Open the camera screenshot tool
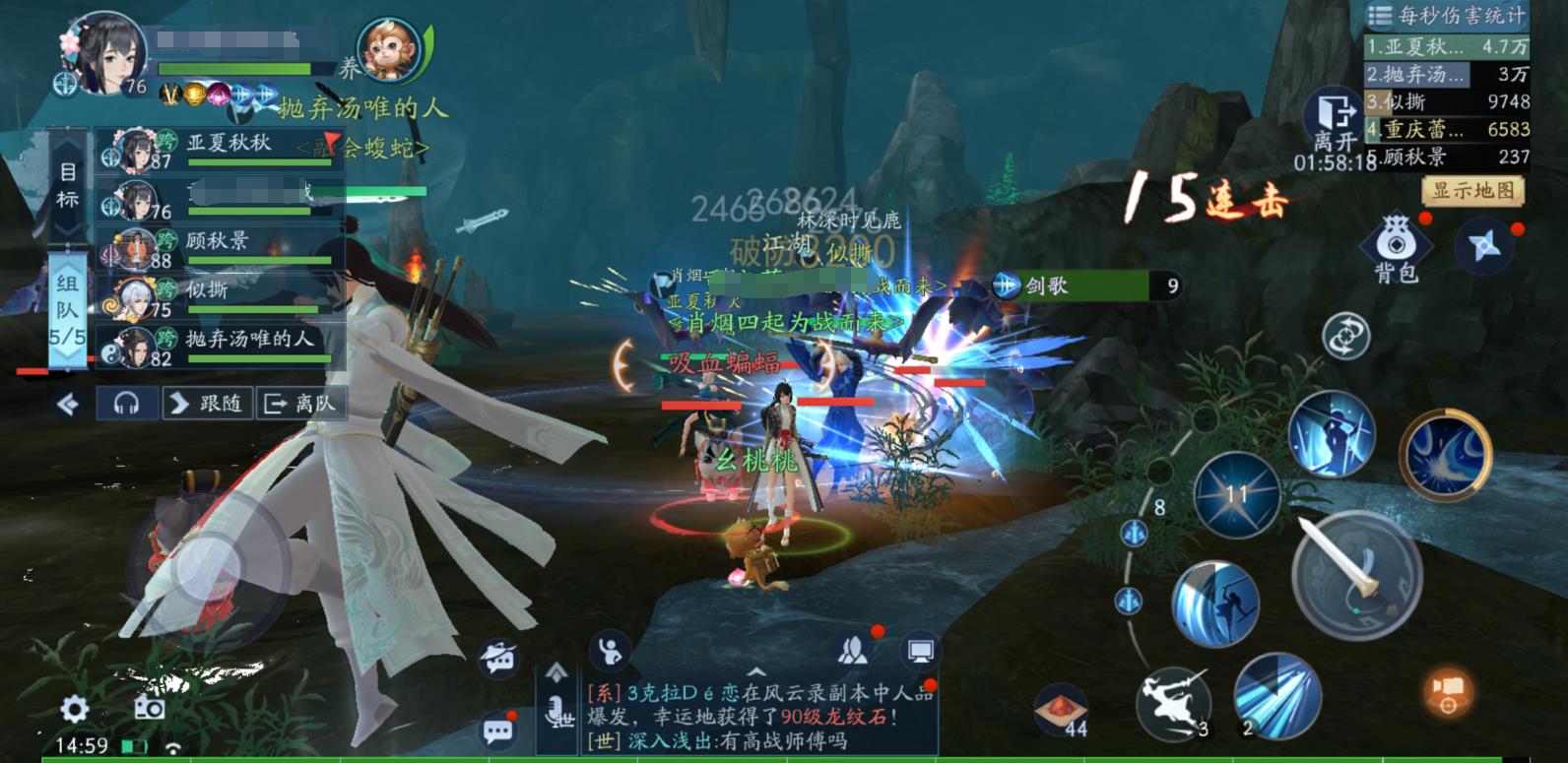Viewport: 1568px width, 763px height. point(149,709)
